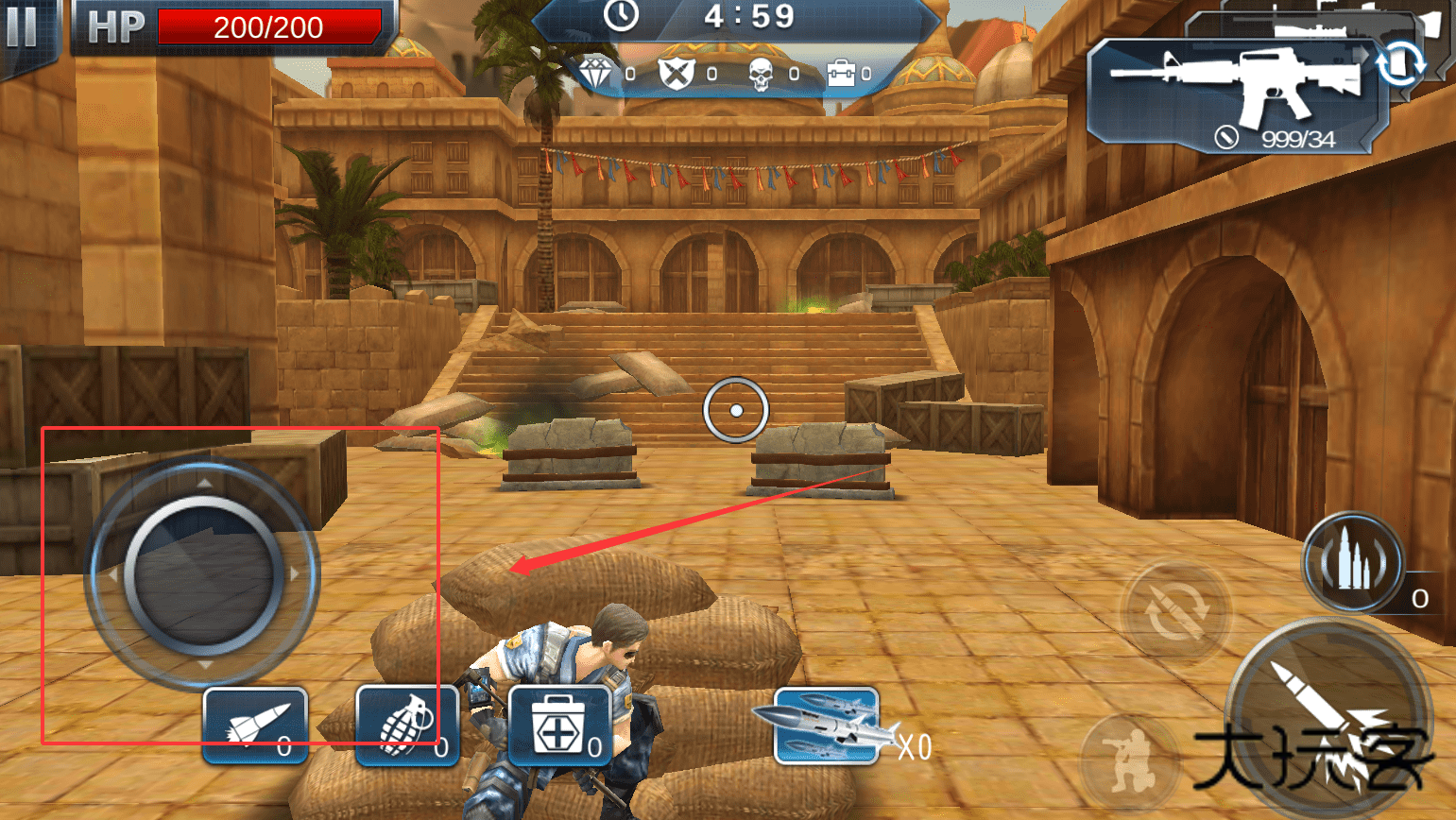This screenshot has width=1456, height=820.
Task: Throw a grenade from the grenade slot
Action: pyautogui.click(x=407, y=726)
